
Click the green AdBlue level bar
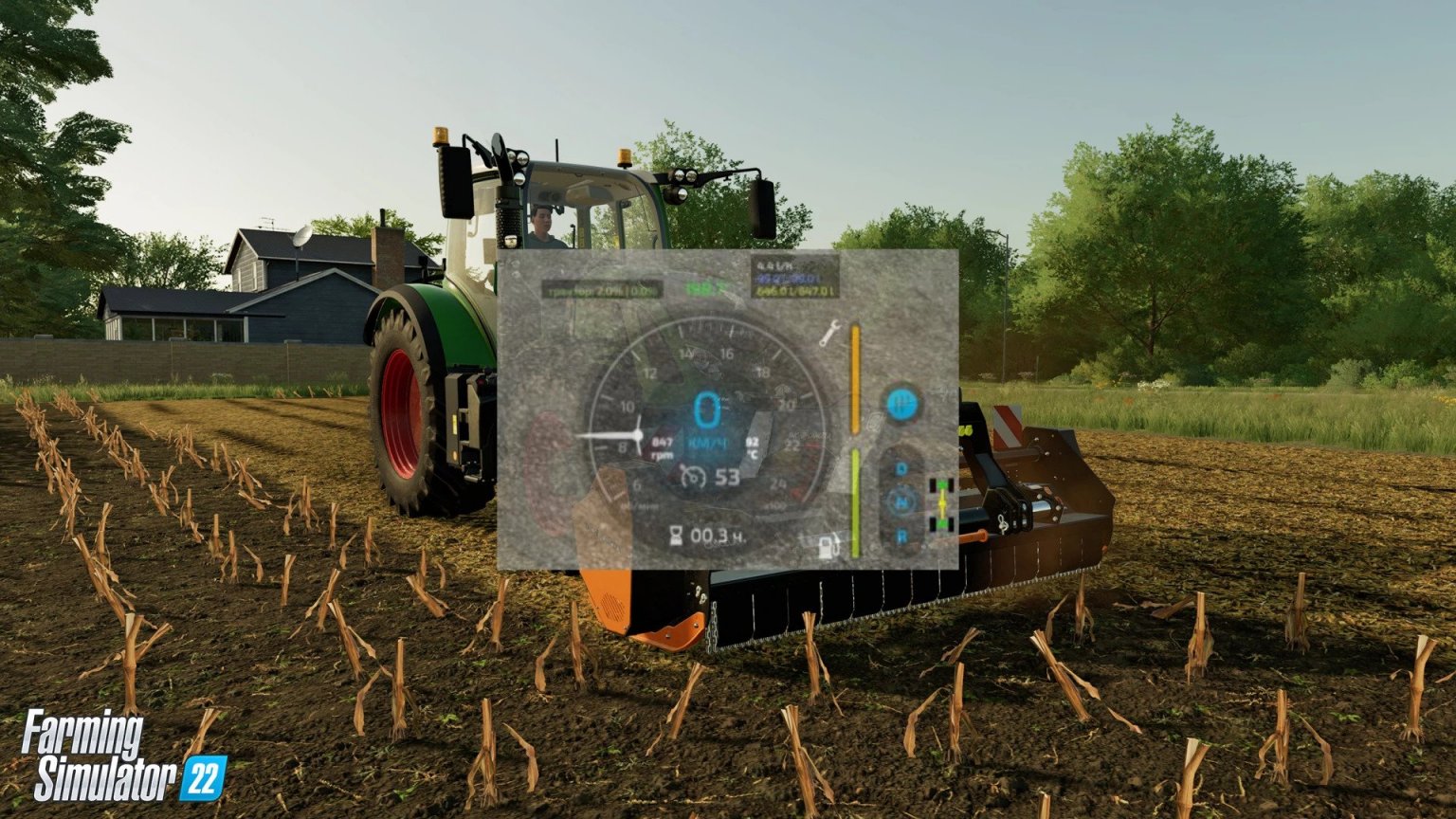855,503
